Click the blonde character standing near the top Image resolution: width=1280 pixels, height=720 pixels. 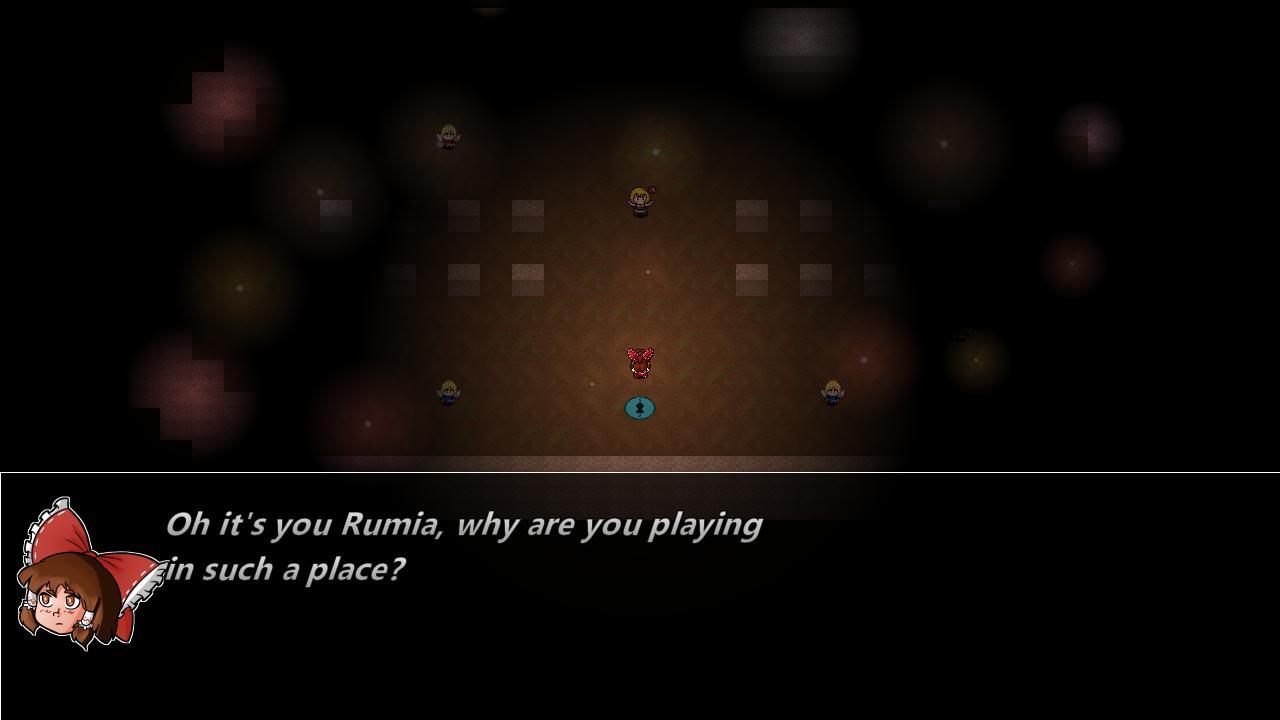pyautogui.click(x=638, y=200)
